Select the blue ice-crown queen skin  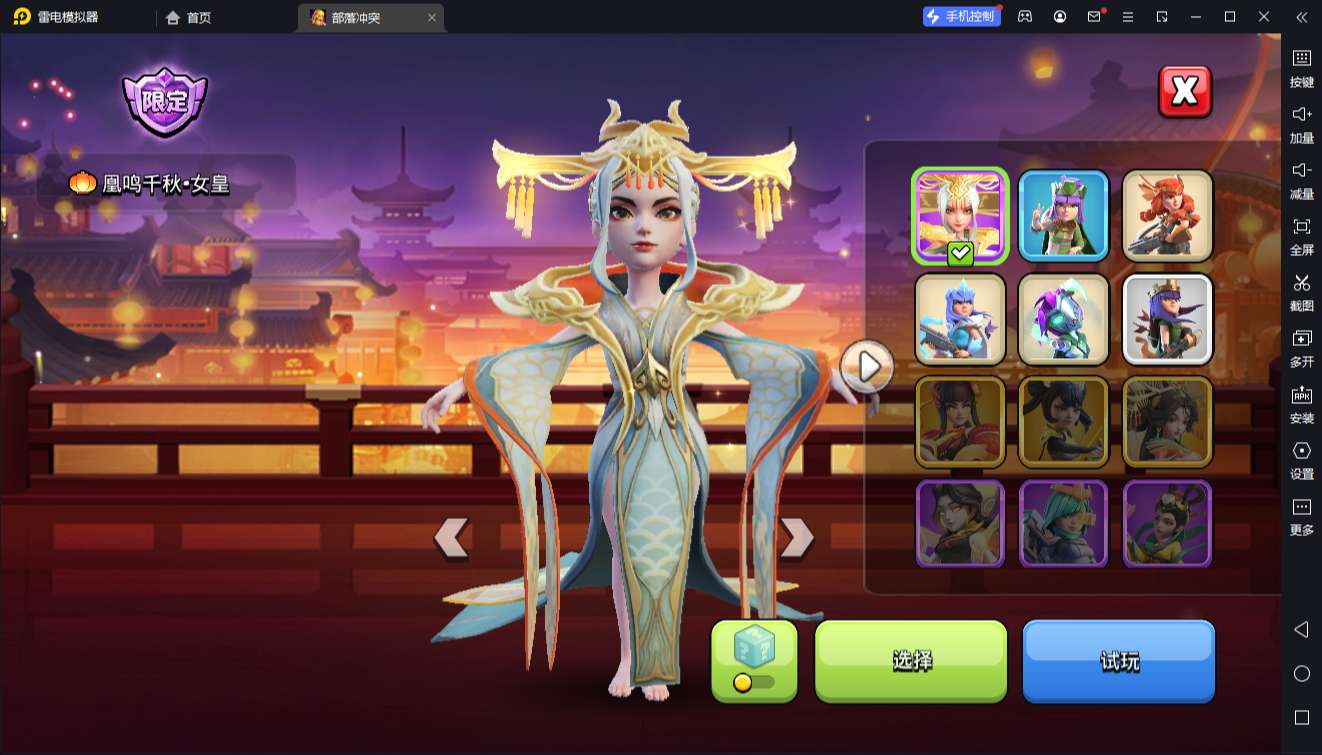[x=960, y=319]
